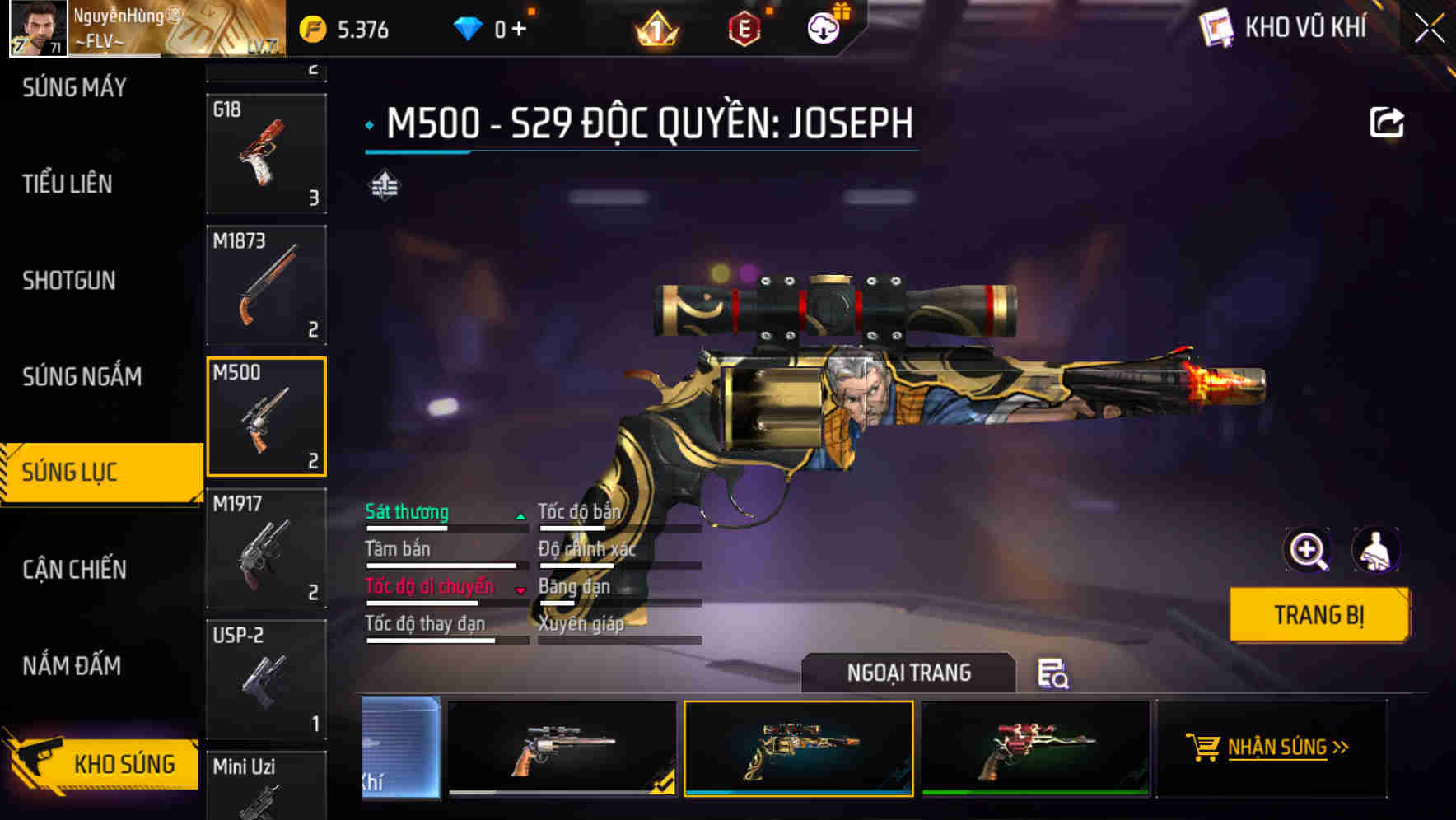Screen dimensions: 1456x820
Task: Switch to the NGOẠI TRANG tab
Action: coord(908,673)
